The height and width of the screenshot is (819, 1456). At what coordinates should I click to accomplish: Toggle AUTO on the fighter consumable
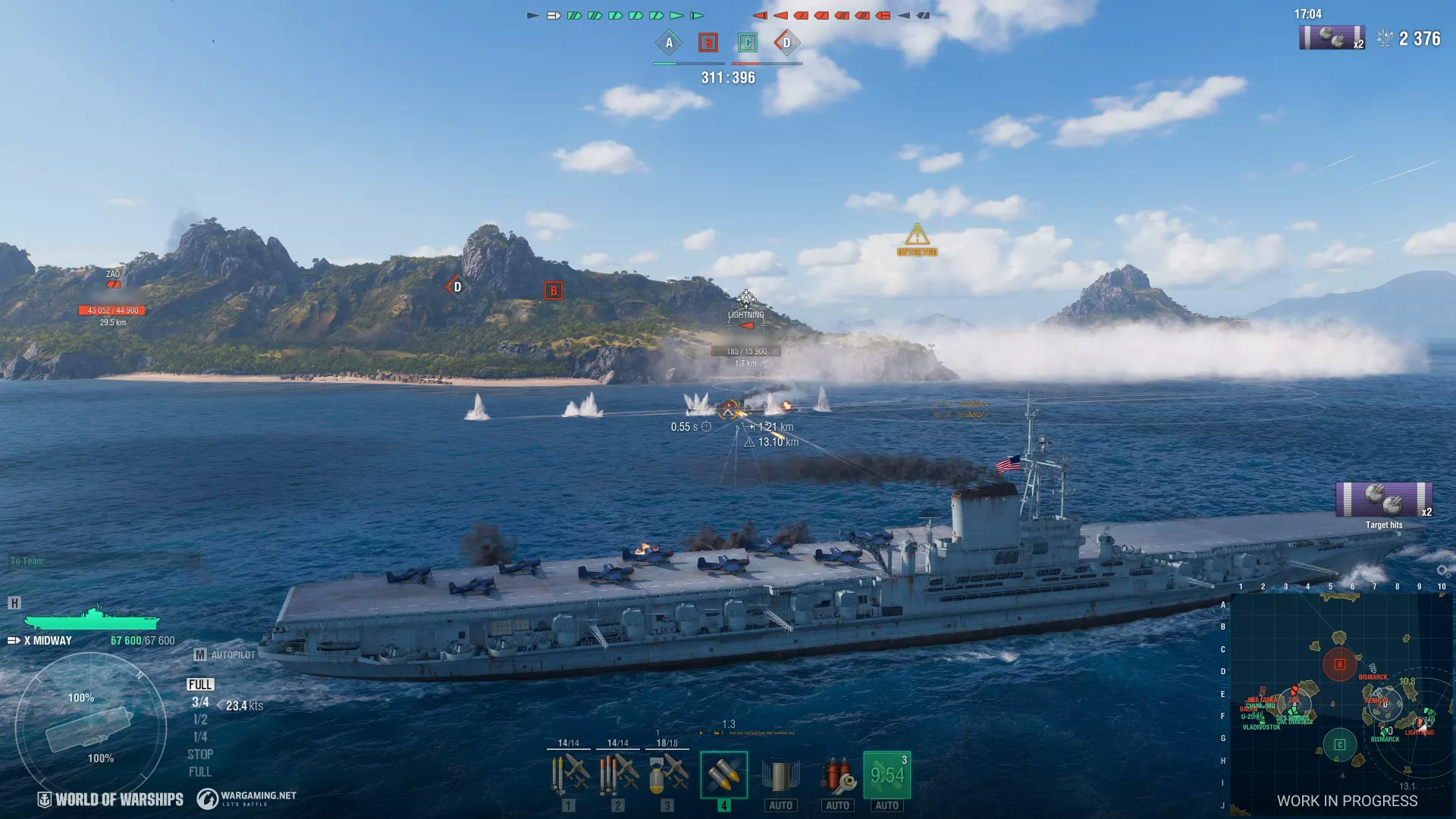pyautogui.click(x=836, y=806)
